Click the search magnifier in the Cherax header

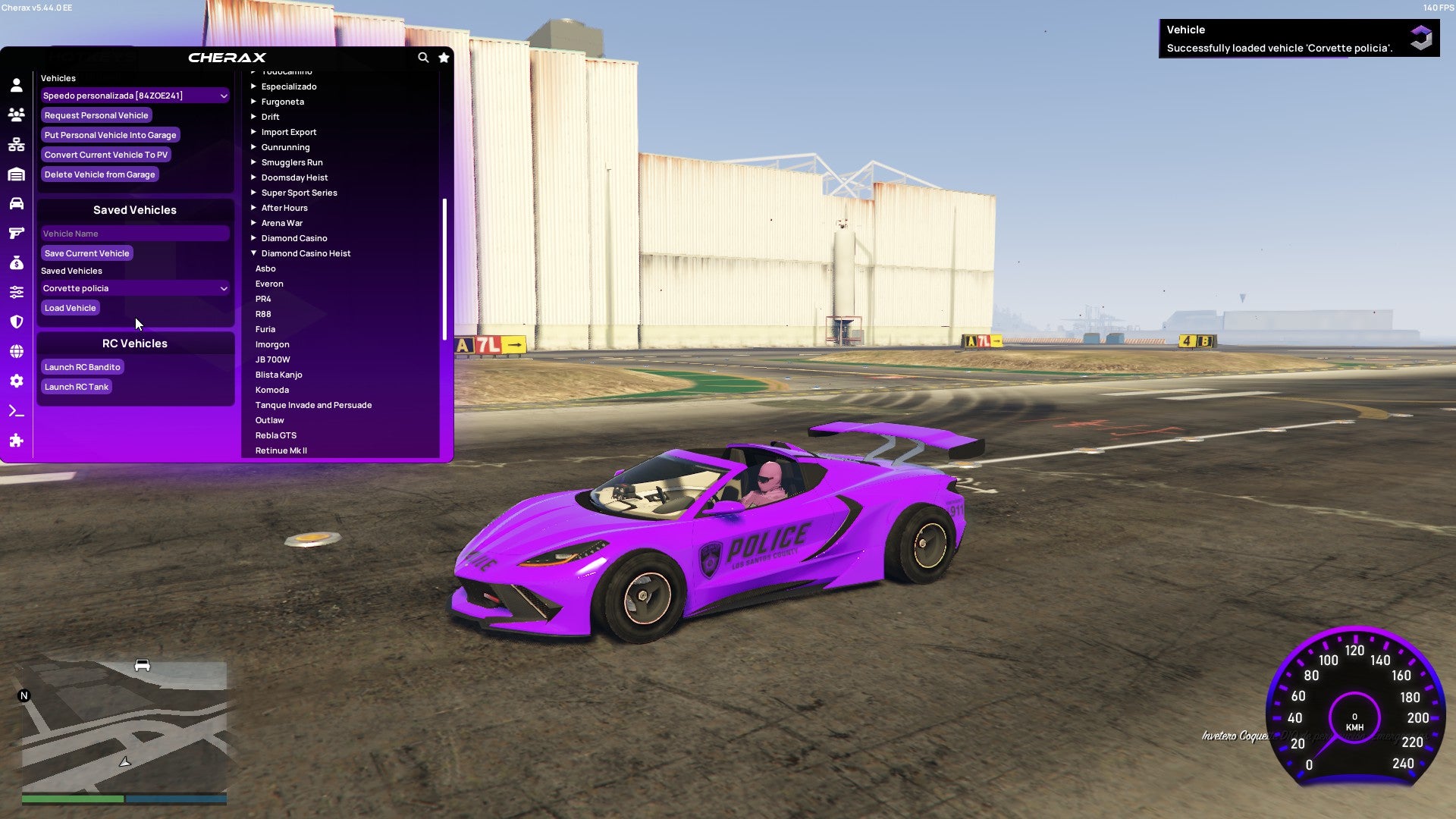click(423, 58)
